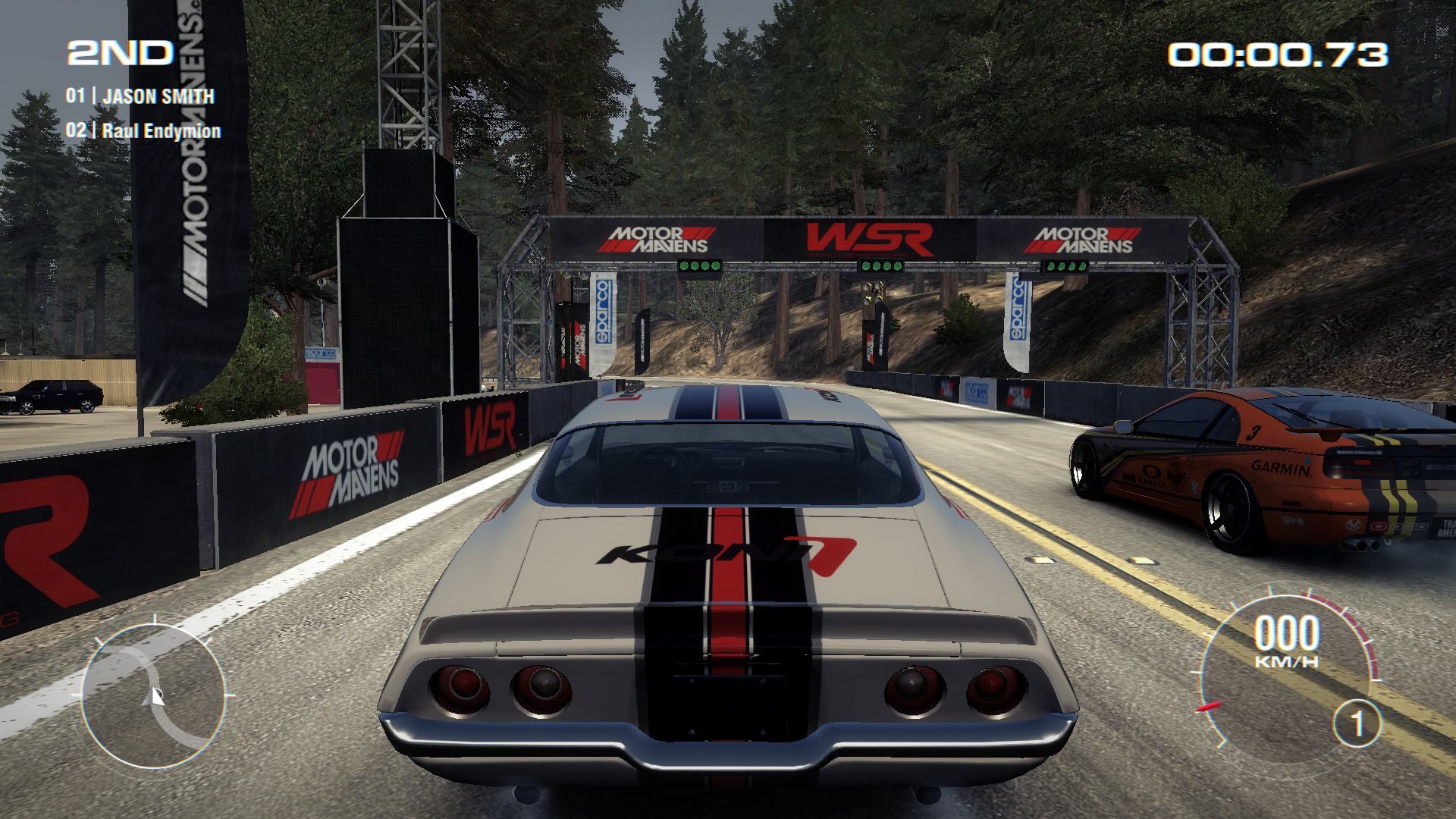Viewport: 1456px width, 819px height.
Task: Select JASON SMITH in the standings list
Action: click(x=158, y=96)
